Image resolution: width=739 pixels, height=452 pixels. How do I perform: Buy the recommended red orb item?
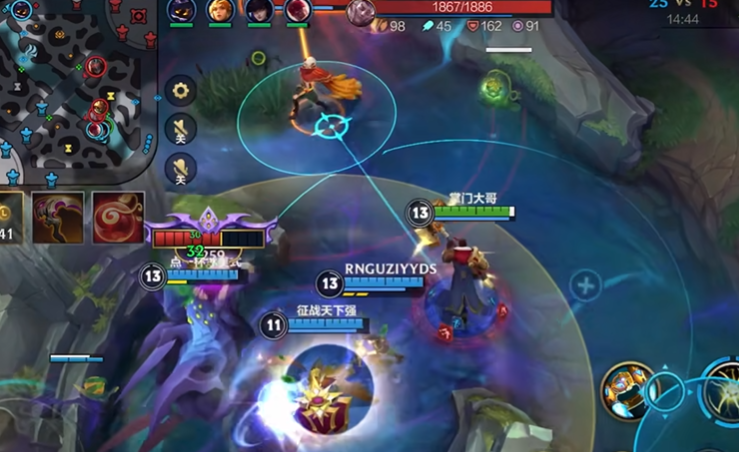(x=118, y=217)
